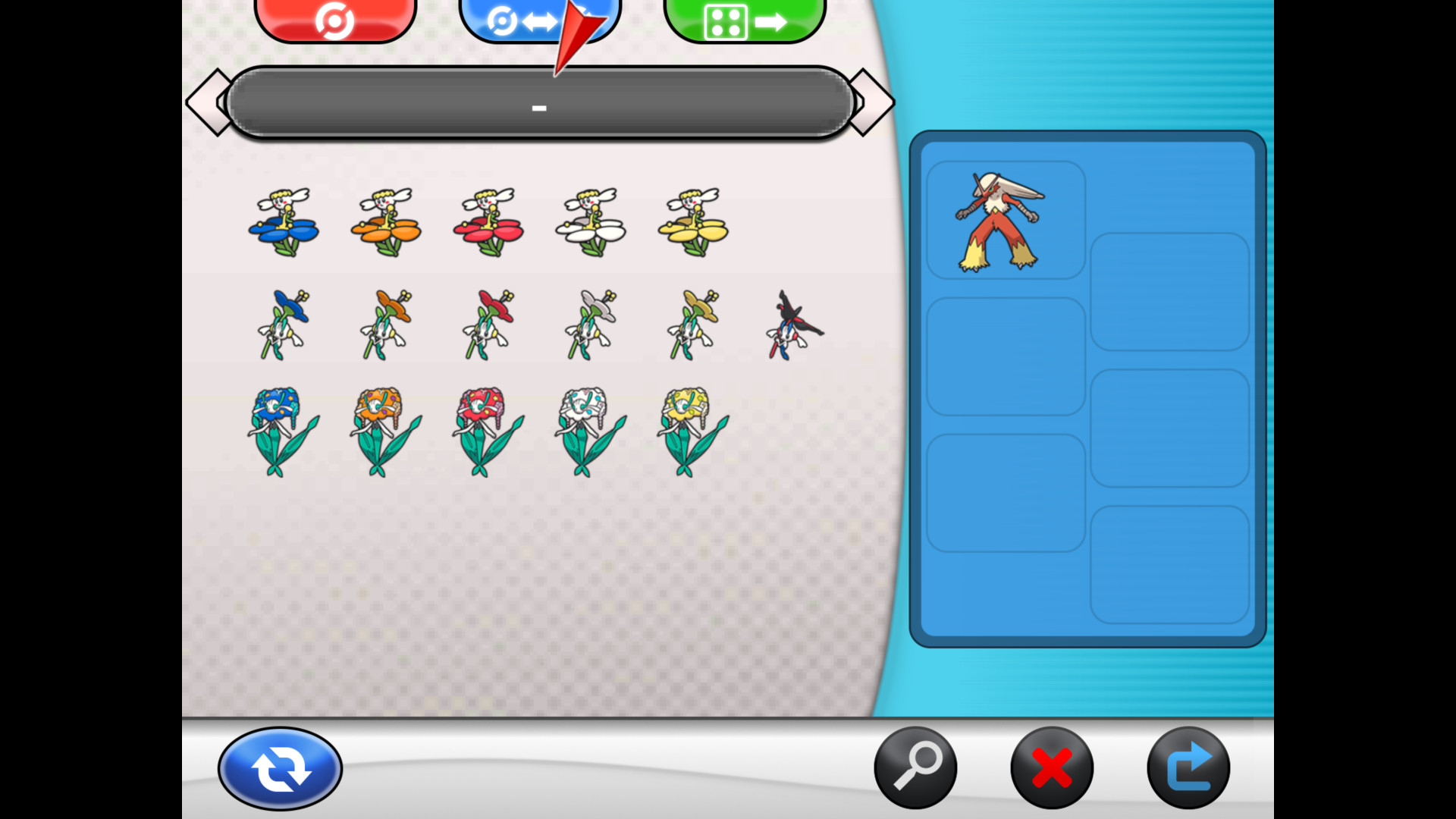Image resolution: width=1456 pixels, height=819 pixels.
Task: Select the blue Flabébé sprite
Action: click(282, 222)
